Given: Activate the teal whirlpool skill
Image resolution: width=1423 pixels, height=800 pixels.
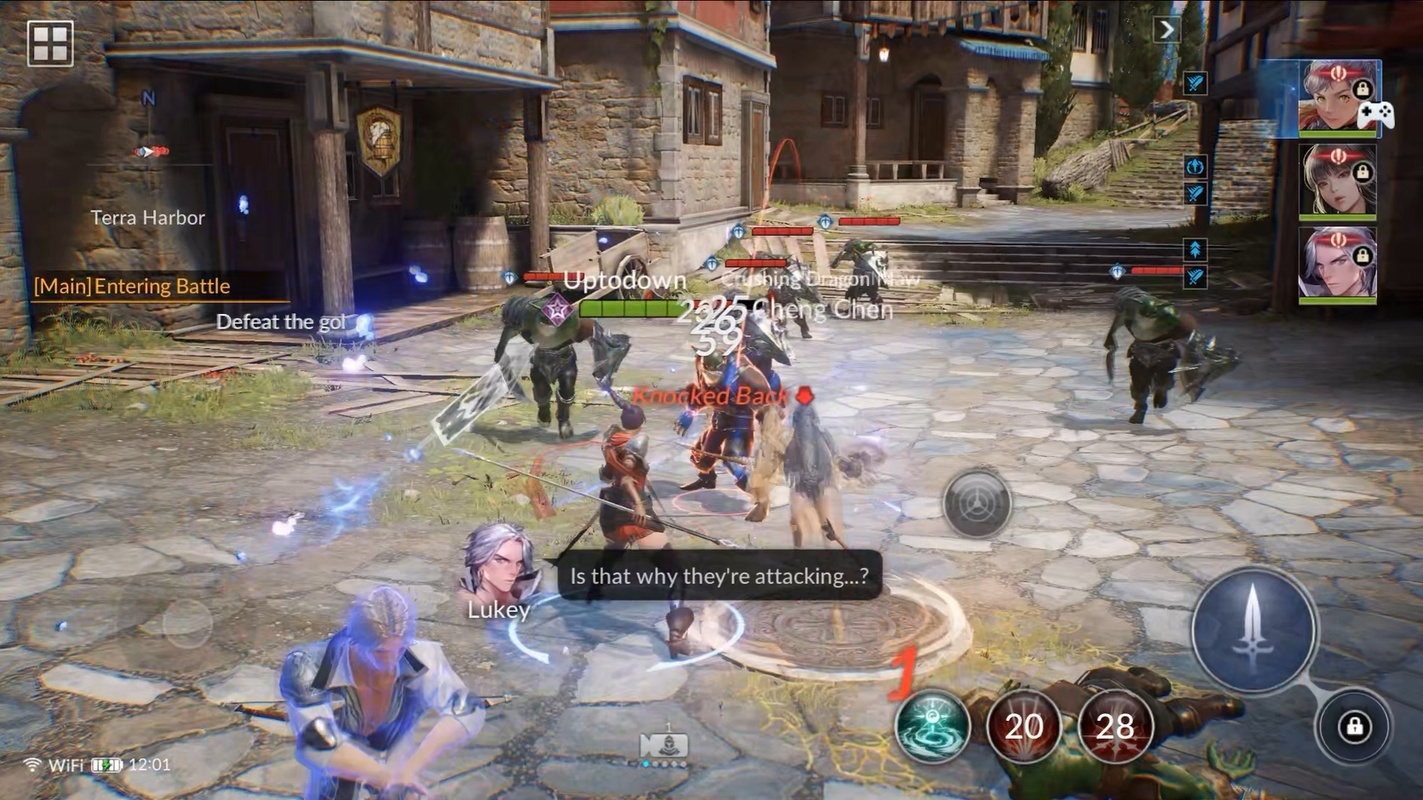Looking at the screenshot, I should (x=932, y=726).
